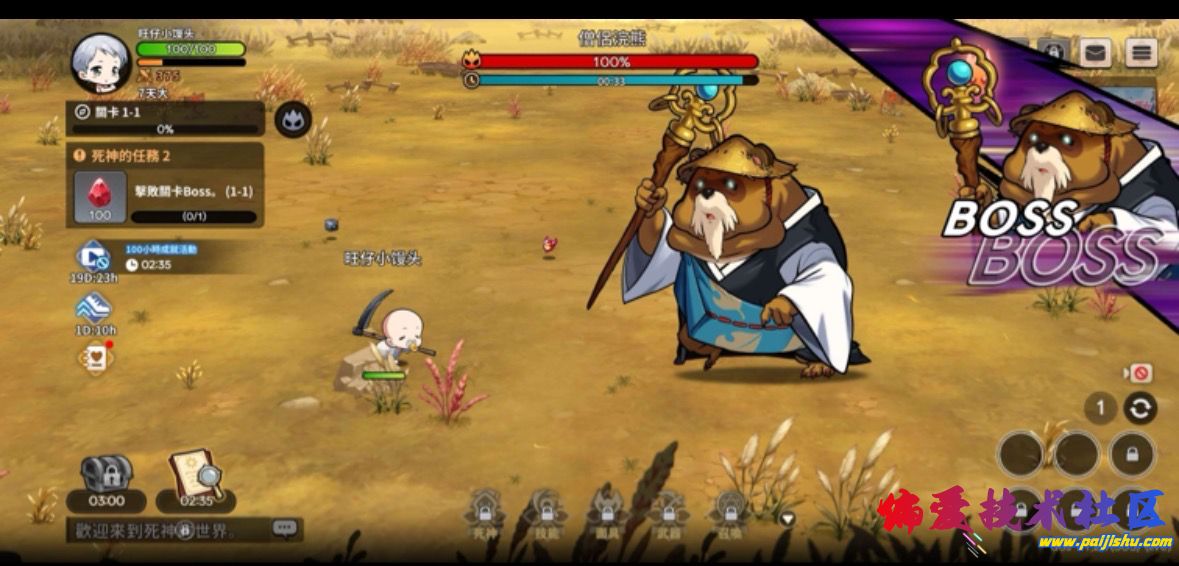Click the 關卡 1-1 stage progress panel
Image resolution: width=1179 pixels, height=566 pixels.
point(165,119)
